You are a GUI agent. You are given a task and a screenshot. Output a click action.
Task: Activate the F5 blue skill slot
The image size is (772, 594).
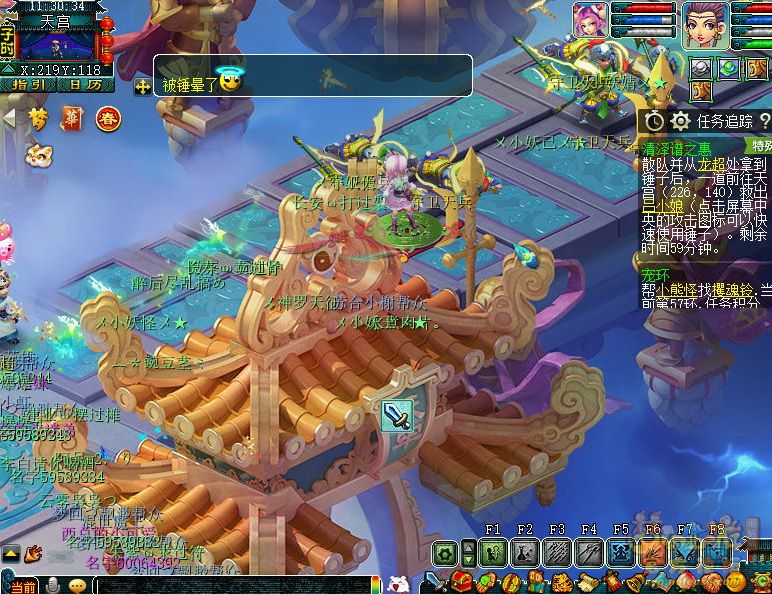pos(621,552)
